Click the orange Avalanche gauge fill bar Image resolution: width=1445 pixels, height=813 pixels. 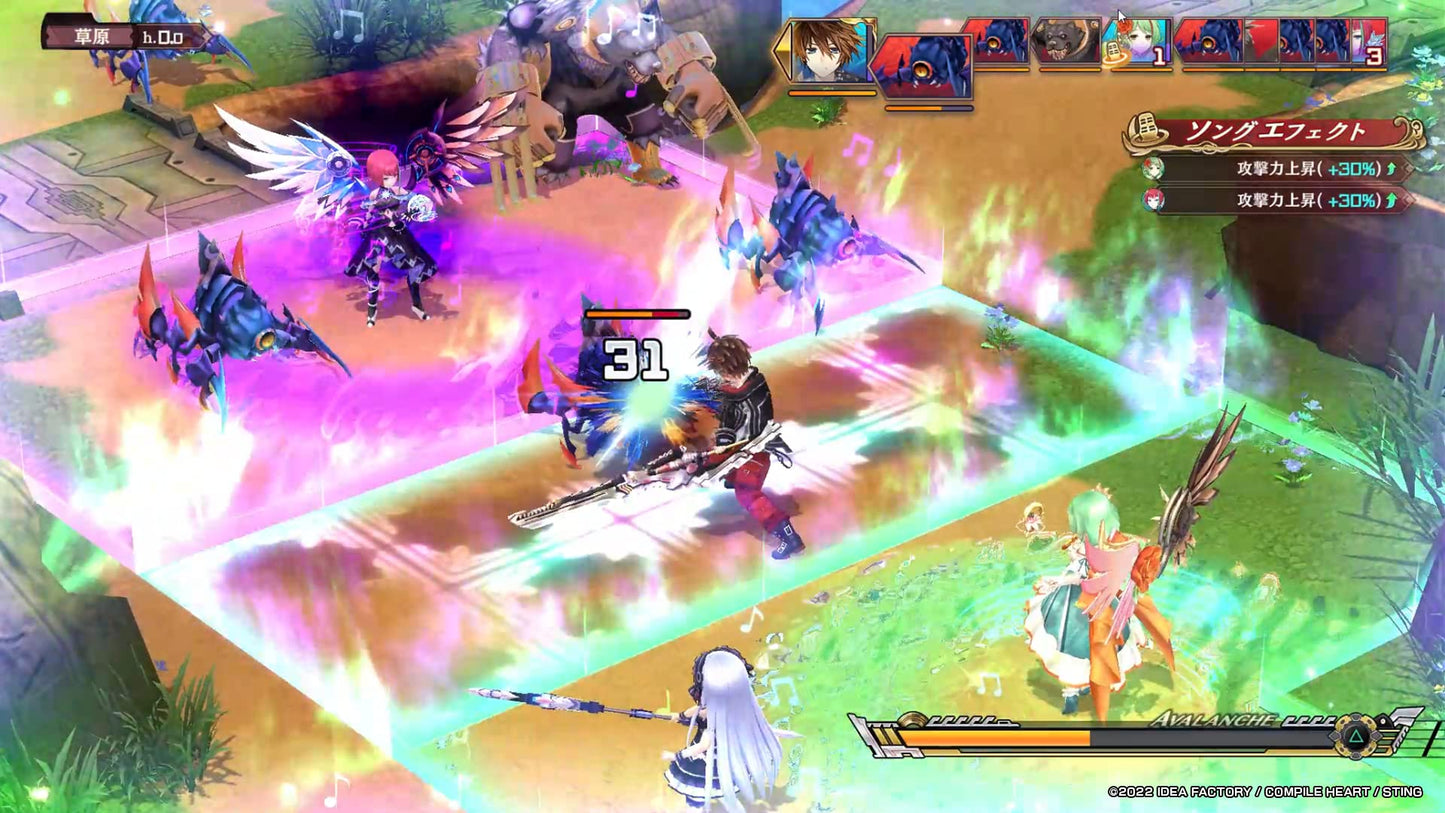(994, 736)
